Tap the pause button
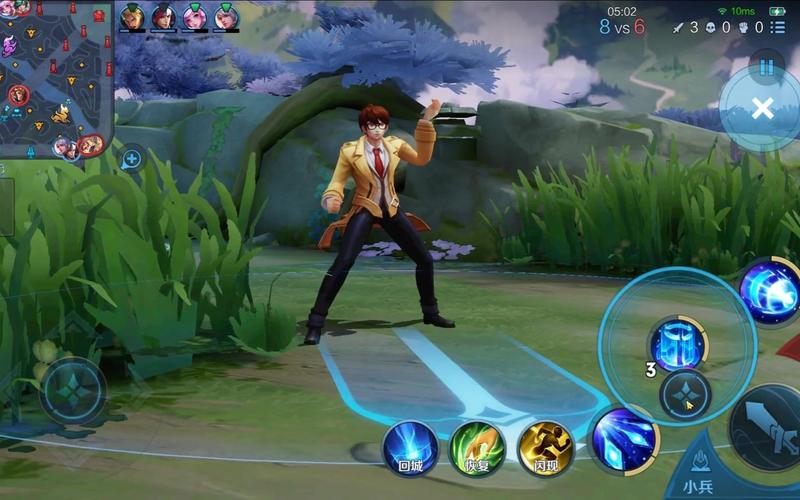The height and width of the screenshot is (500, 800). coord(767,66)
